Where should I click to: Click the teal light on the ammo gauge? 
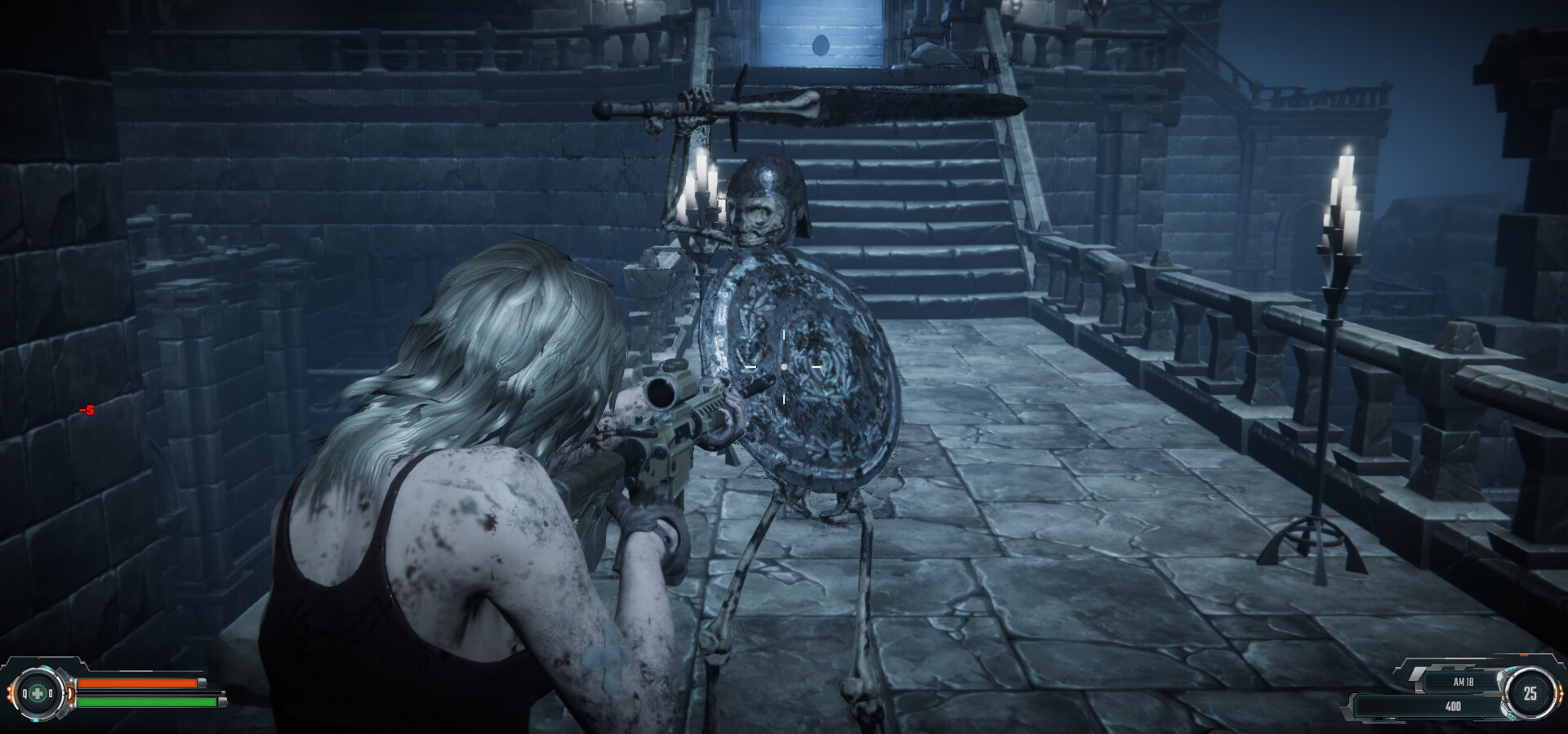pyautogui.click(x=1511, y=669)
